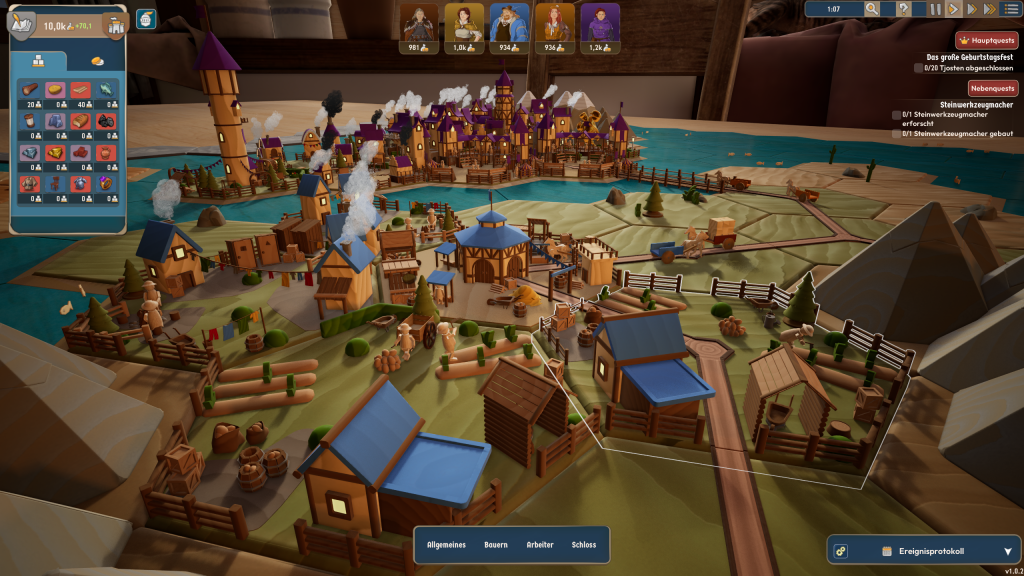Toggle the Nebenquests panel

click(x=991, y=88)
